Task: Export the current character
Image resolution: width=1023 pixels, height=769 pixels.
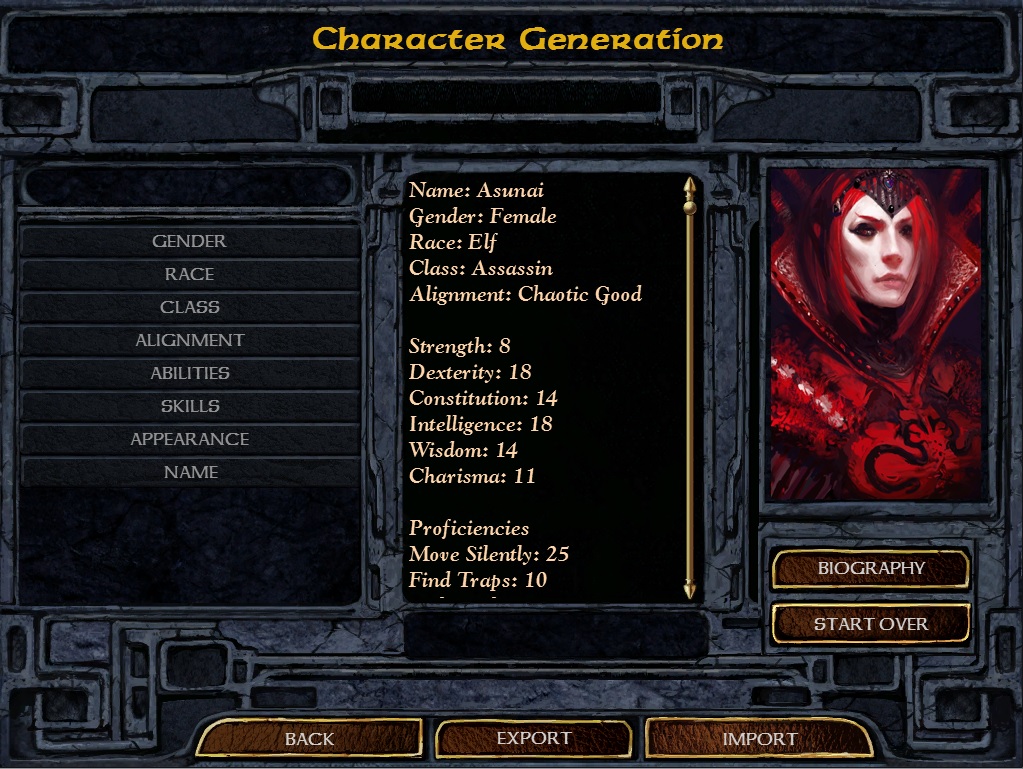Action: tap(534, 739)
